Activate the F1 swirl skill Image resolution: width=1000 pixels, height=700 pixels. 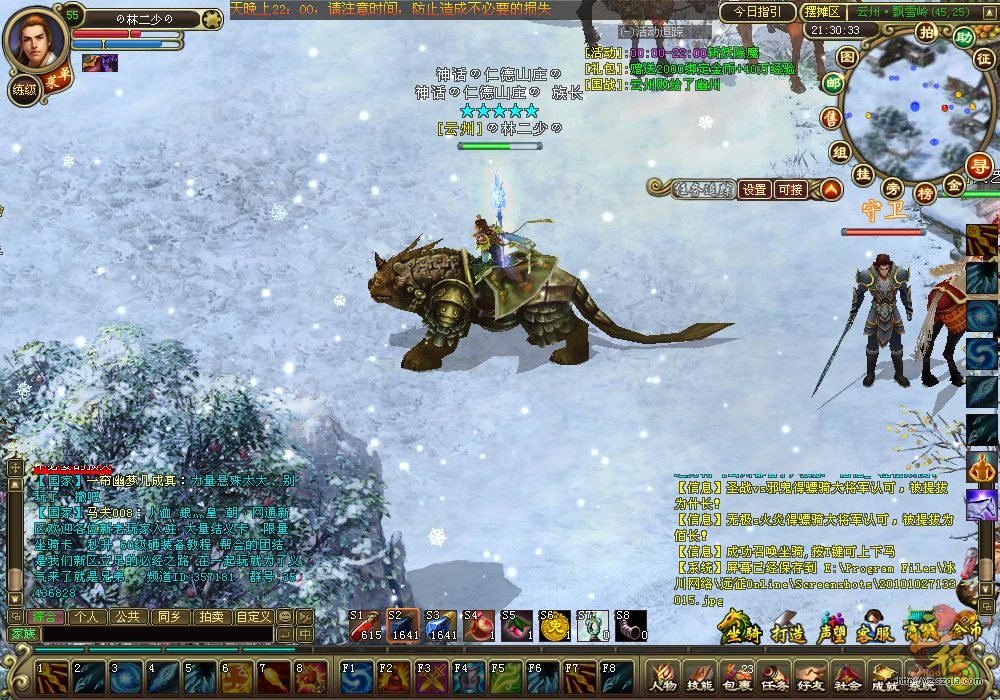click(x=354, y=675)
